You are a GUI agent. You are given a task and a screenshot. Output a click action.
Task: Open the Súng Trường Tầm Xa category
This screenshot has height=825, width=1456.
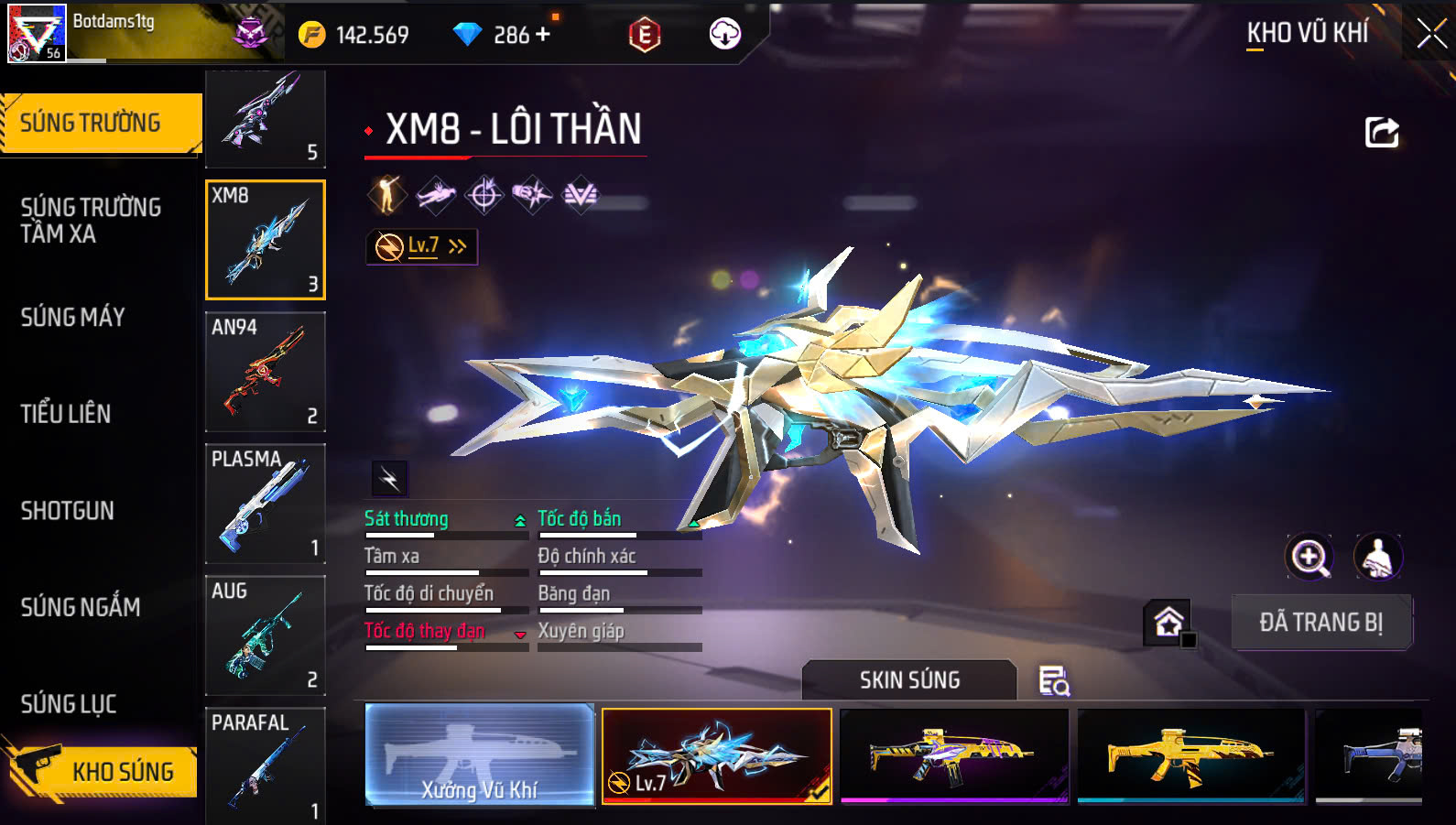click(91, 221)
